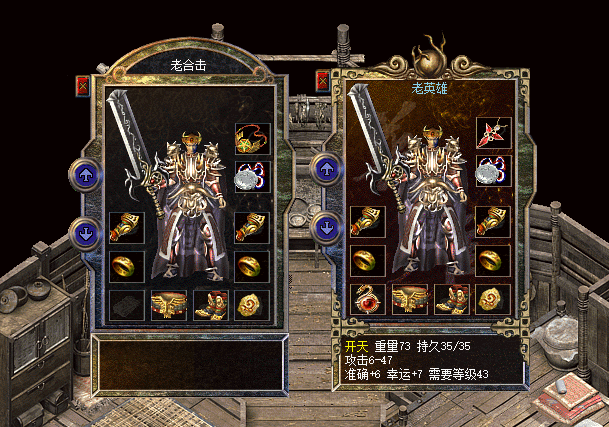
Task: Click the up arrow on 老合击 panel
Action: tap(84, 175)
